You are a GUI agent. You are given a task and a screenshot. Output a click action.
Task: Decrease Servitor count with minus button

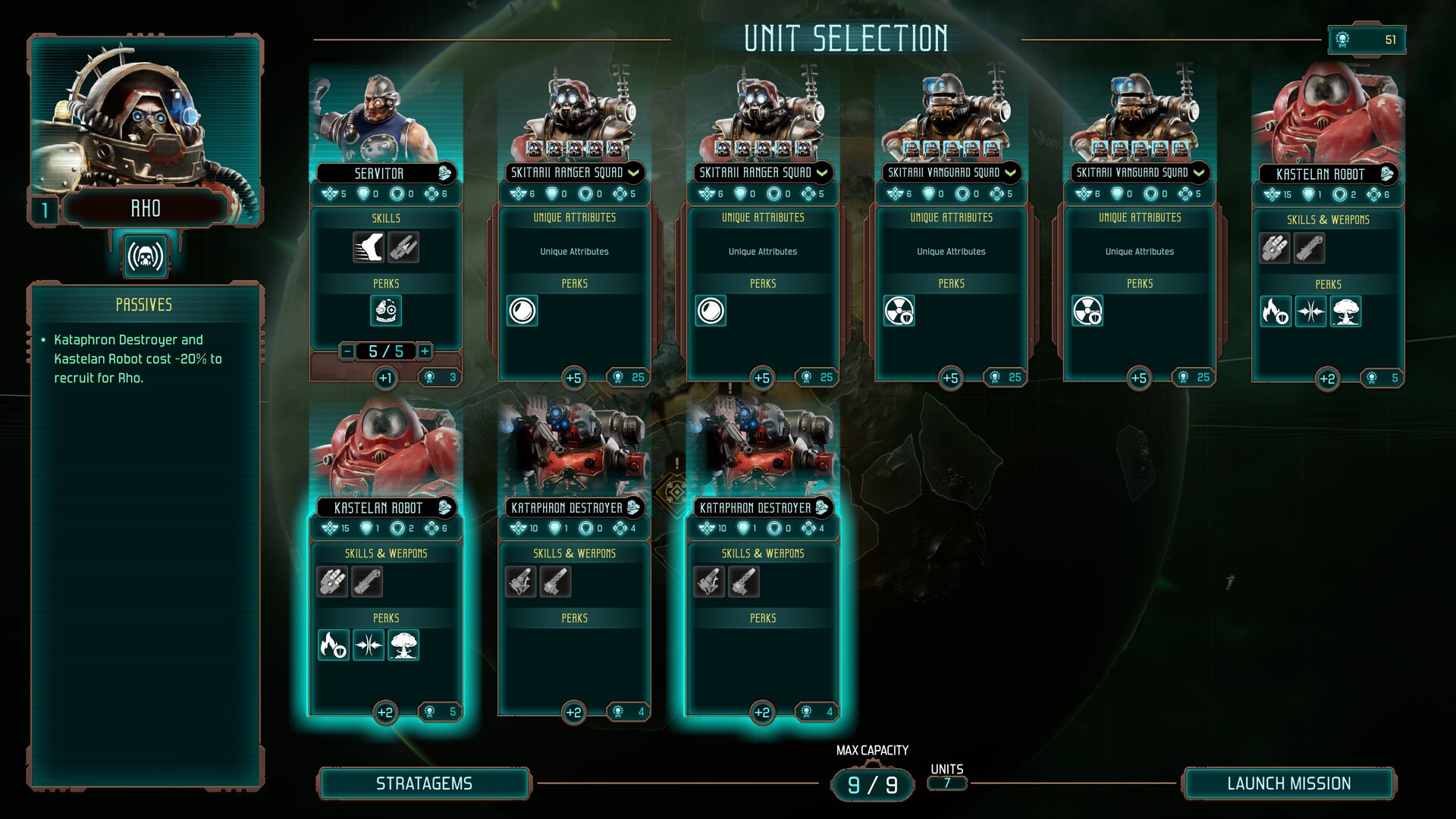pos(347,351)
